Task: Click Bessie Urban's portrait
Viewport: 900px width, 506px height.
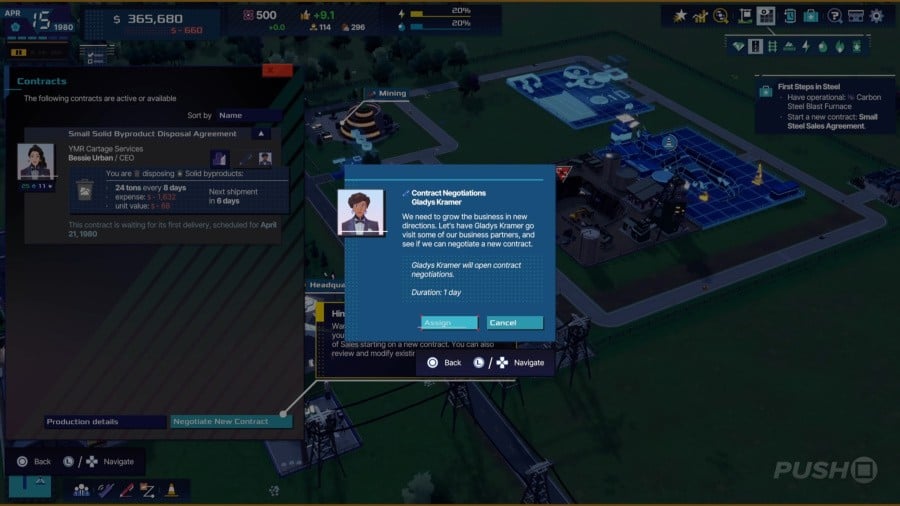Action: point(36,162)
